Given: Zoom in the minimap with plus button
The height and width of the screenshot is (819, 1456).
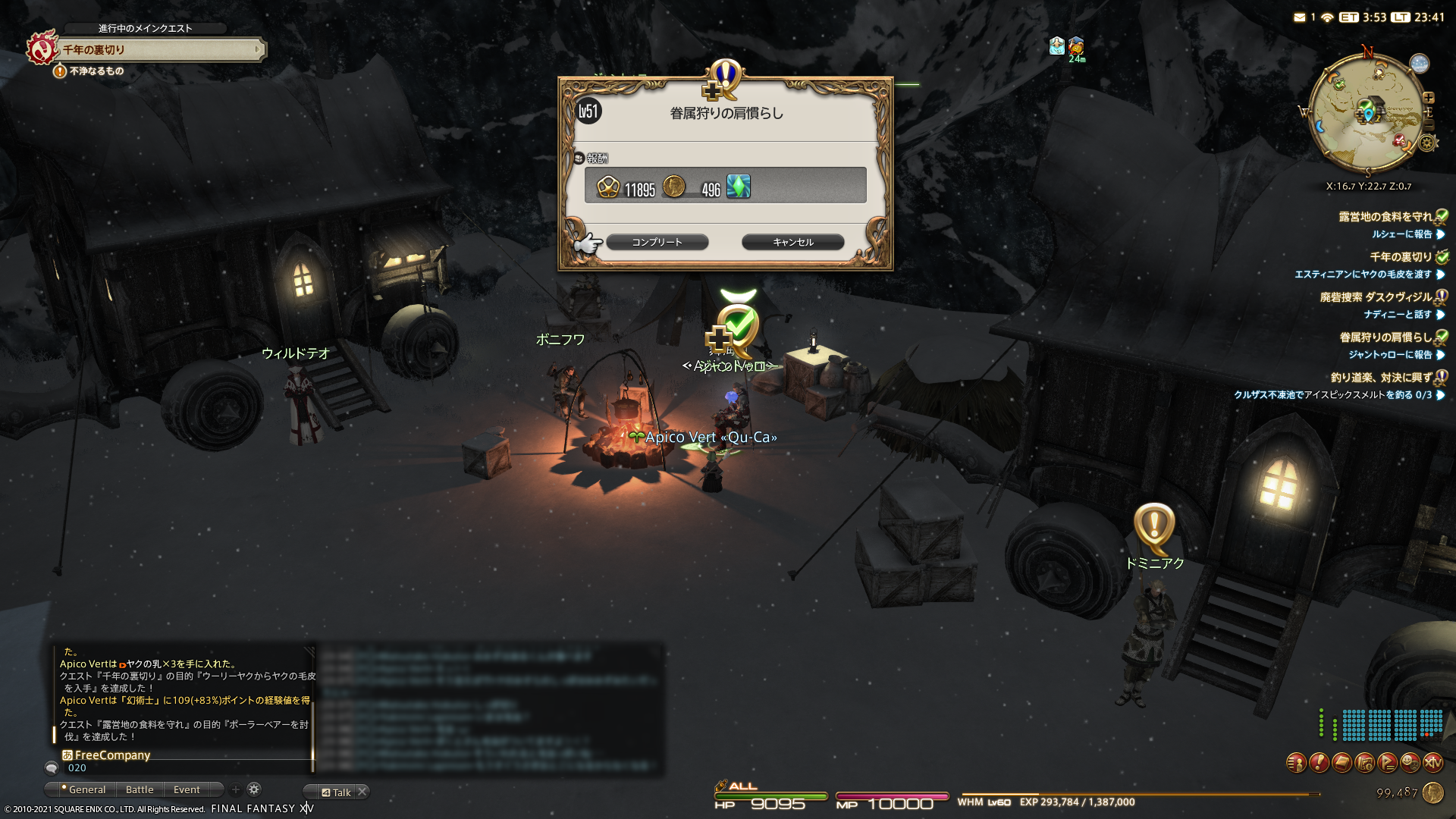Looking at the screenshot, I should (1429, 98).
